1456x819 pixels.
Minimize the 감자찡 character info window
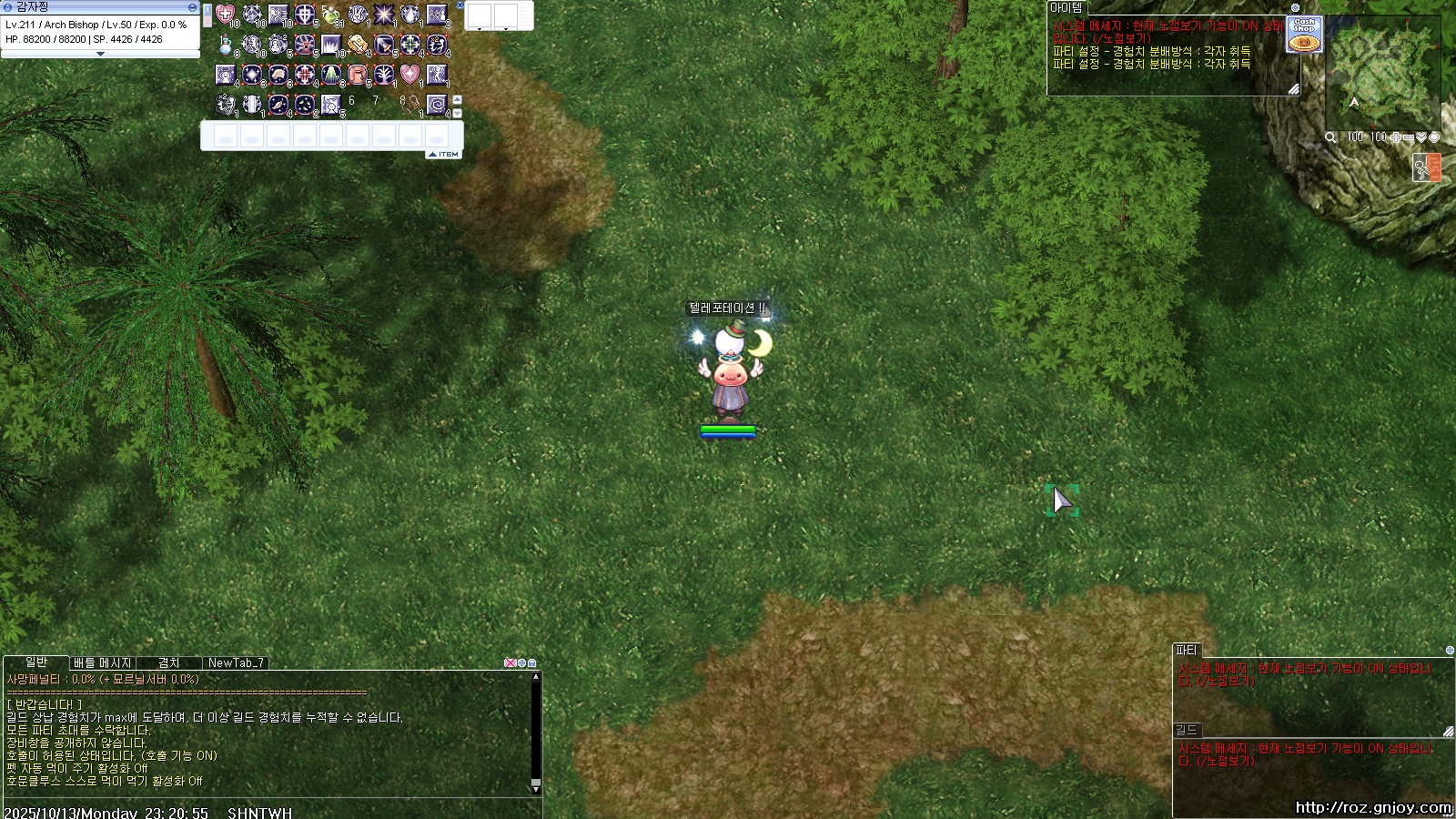point(192,7)
